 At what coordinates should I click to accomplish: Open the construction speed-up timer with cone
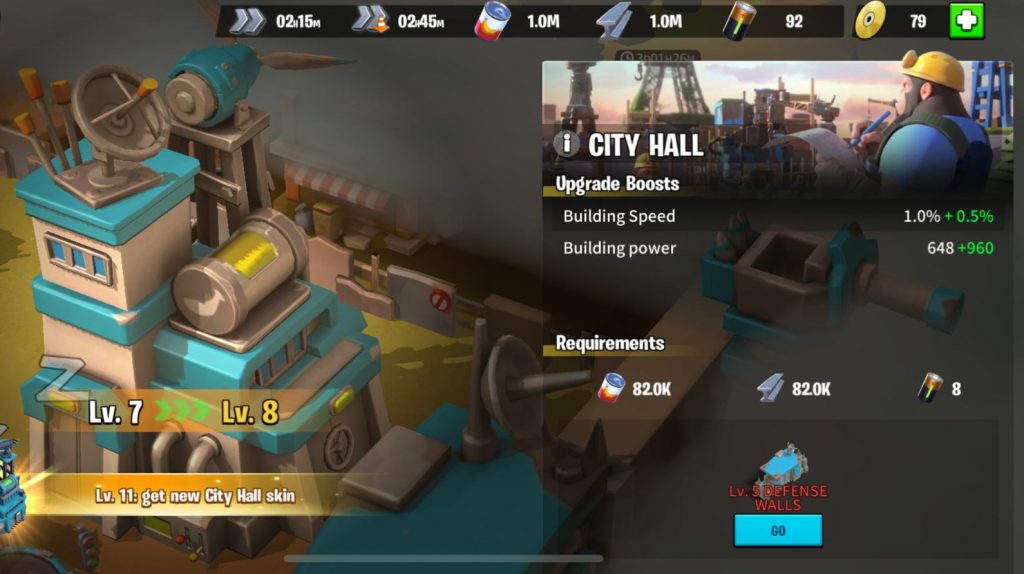tap(370, 21)
